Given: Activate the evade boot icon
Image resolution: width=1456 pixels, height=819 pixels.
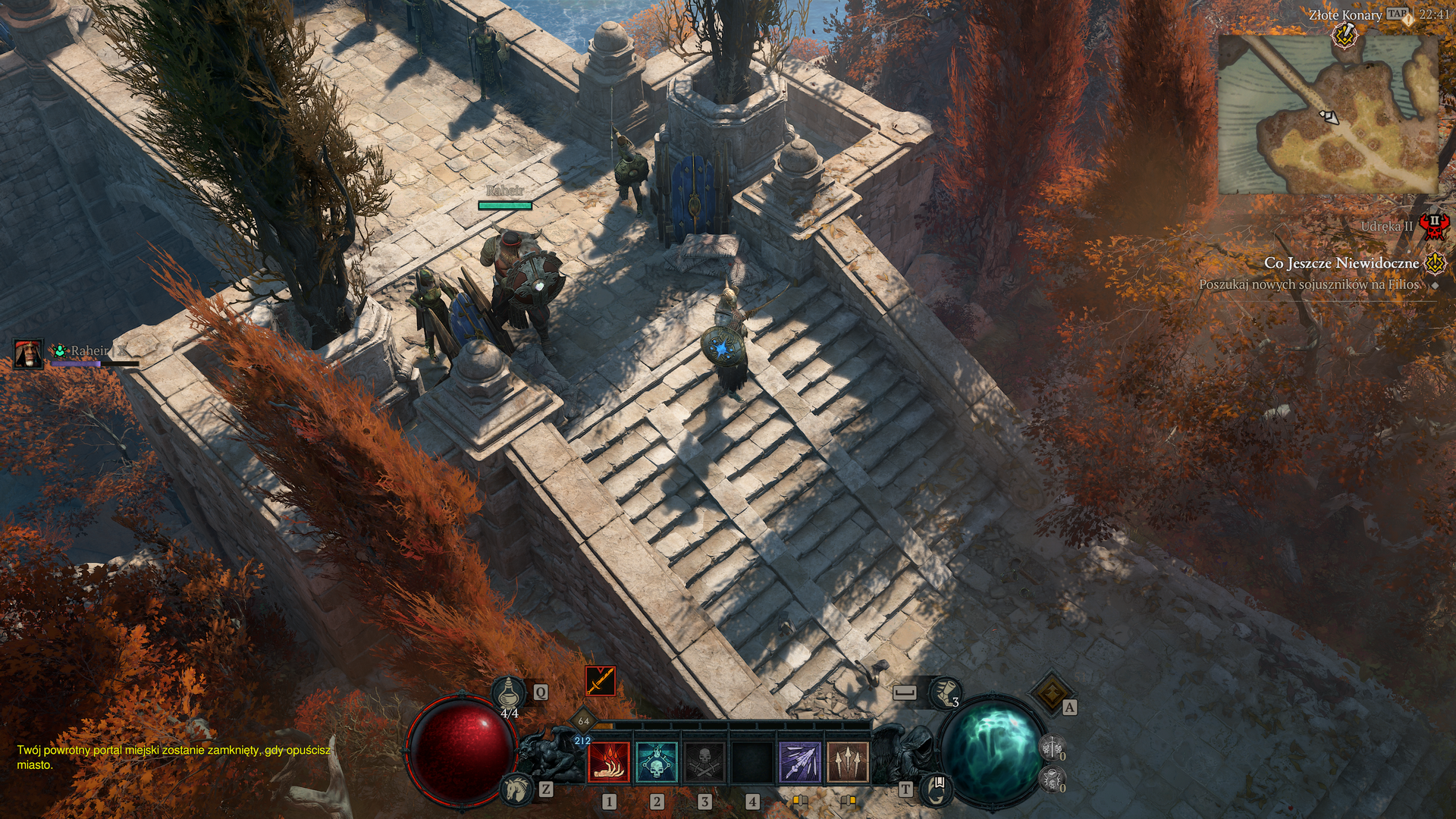Looking at the screenshot, I should (944, 691).
